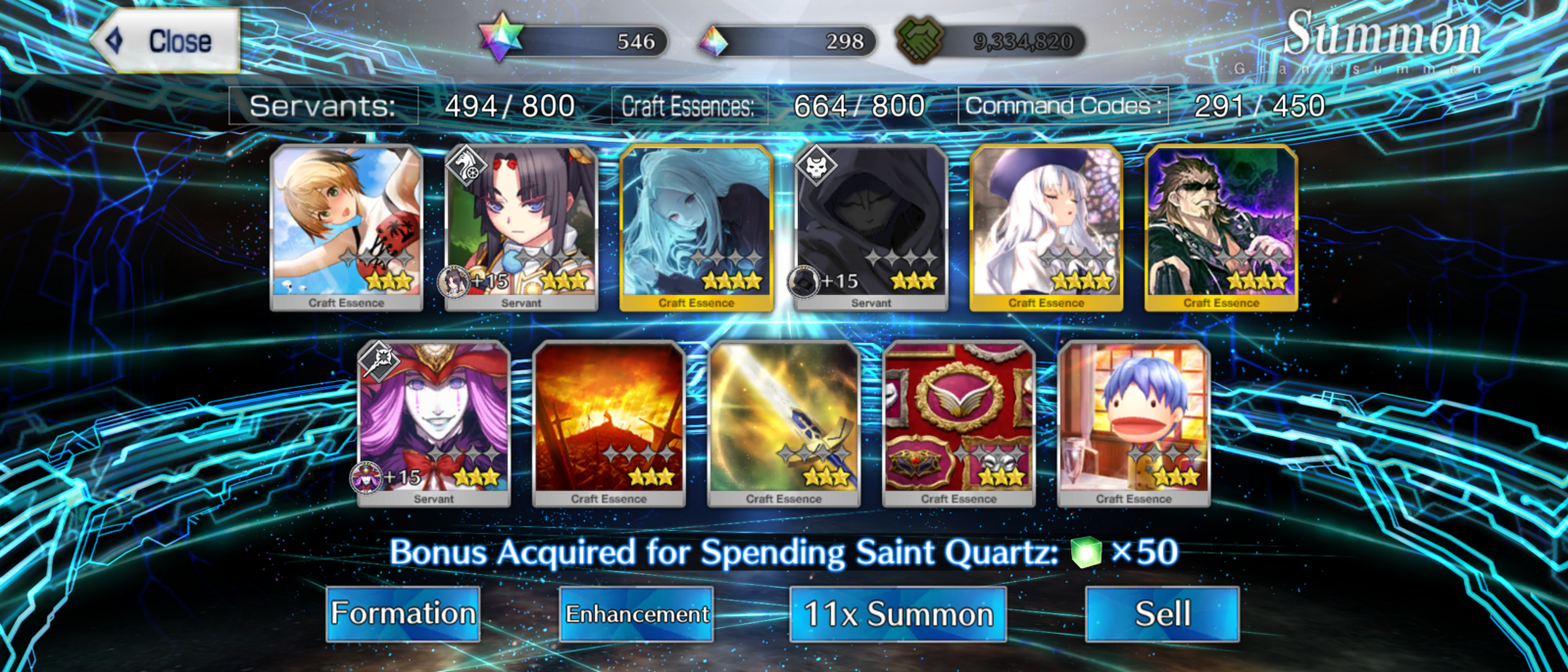Select the white-haired sleeping girl craft essence
1568x672 pixels.
click(1046, 226)
